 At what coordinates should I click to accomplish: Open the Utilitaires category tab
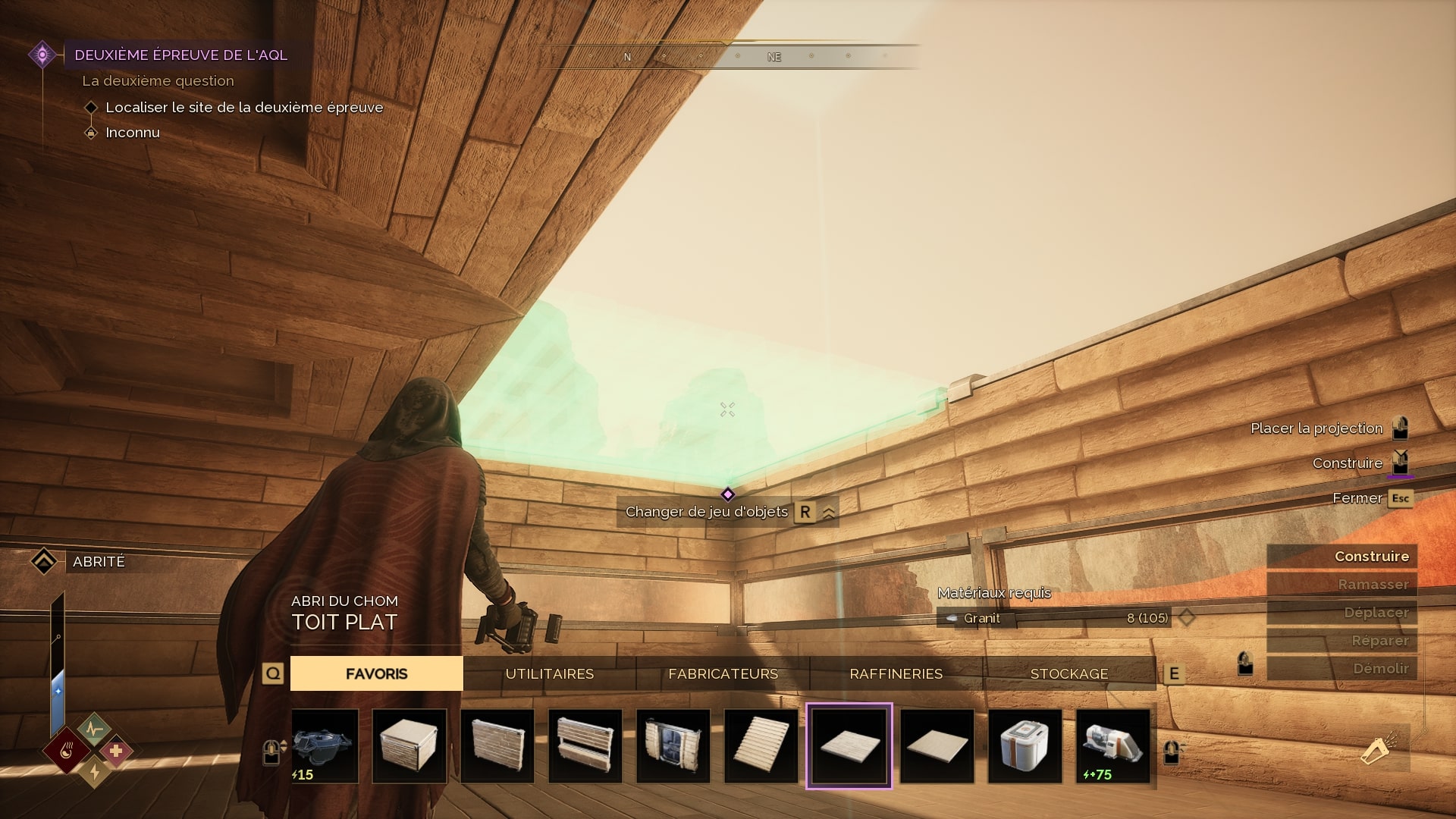click(549, 673)
